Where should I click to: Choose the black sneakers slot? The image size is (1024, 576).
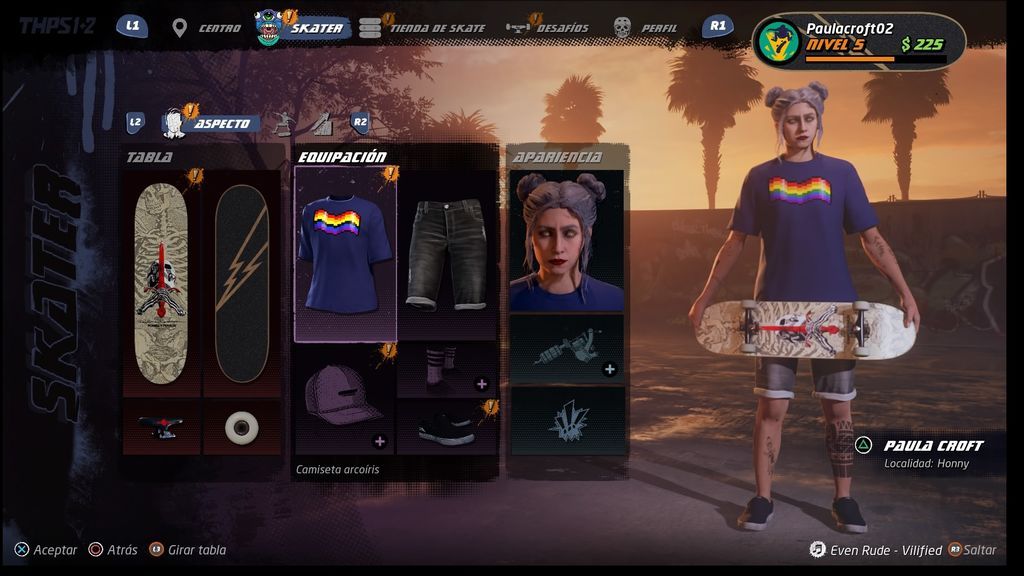447,427
